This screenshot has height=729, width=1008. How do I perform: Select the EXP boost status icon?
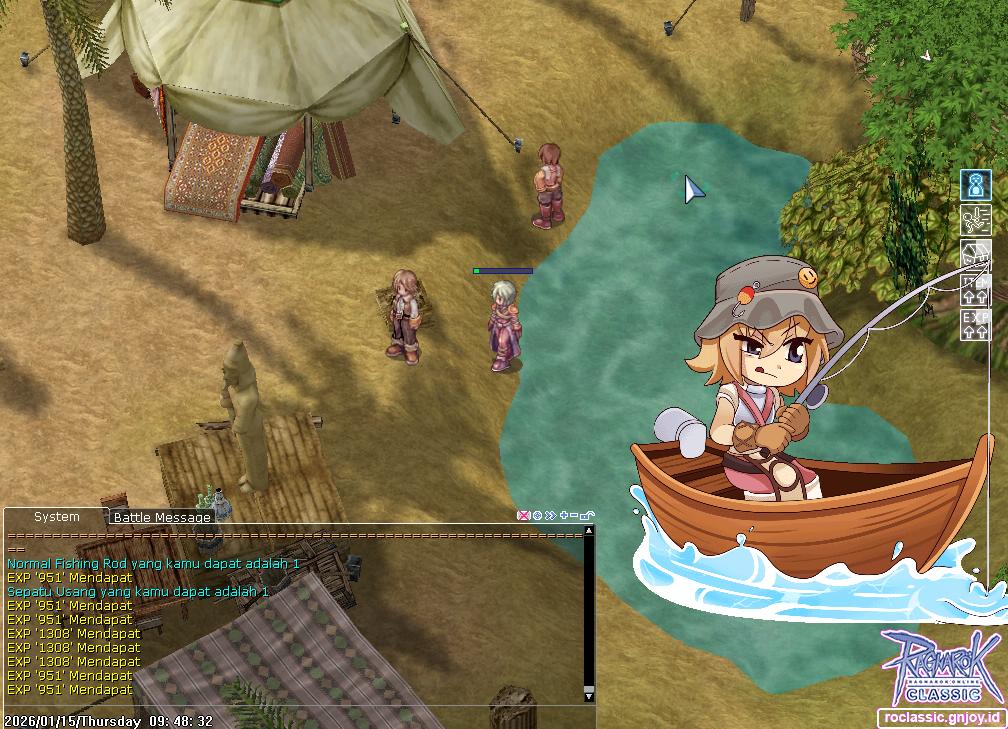point(976,325)
